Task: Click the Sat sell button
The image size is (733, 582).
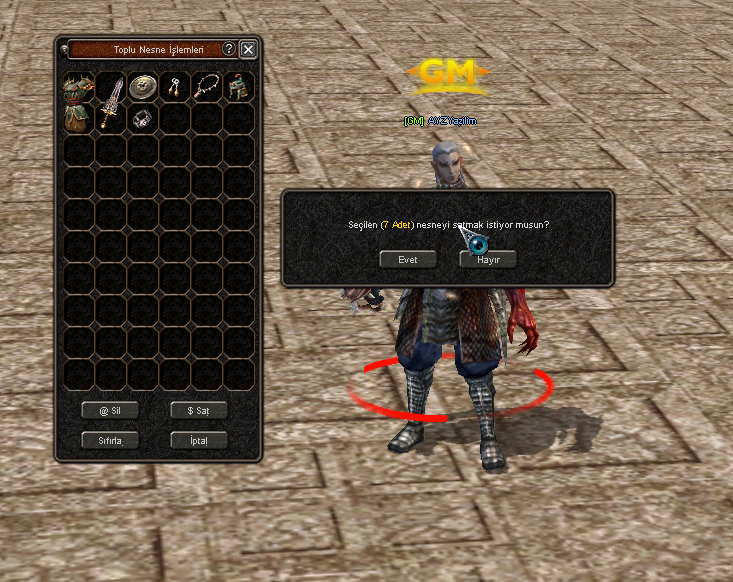Action: [x=198, y=410]
